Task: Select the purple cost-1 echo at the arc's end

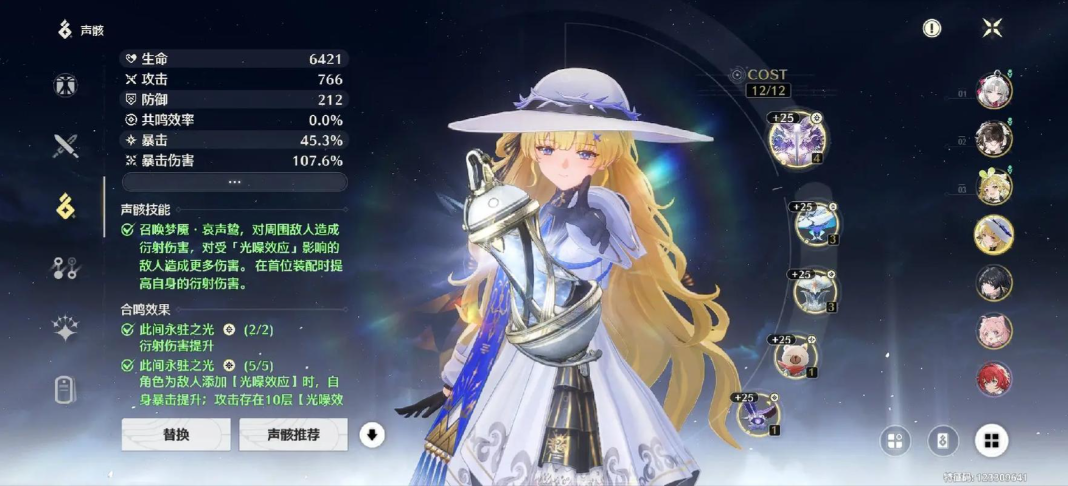Action: coord(758,413)
